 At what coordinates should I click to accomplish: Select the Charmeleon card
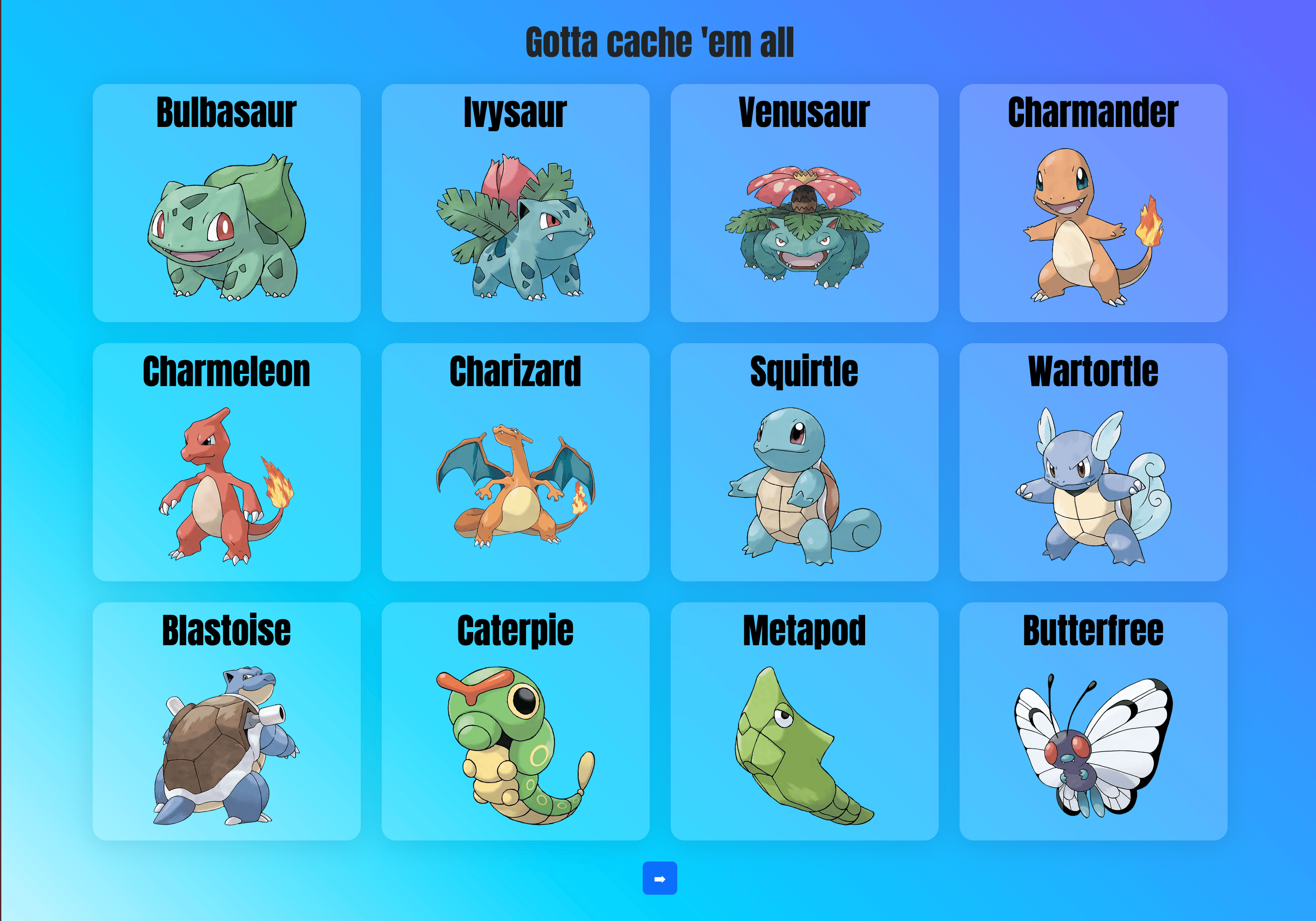click(226, 462)
